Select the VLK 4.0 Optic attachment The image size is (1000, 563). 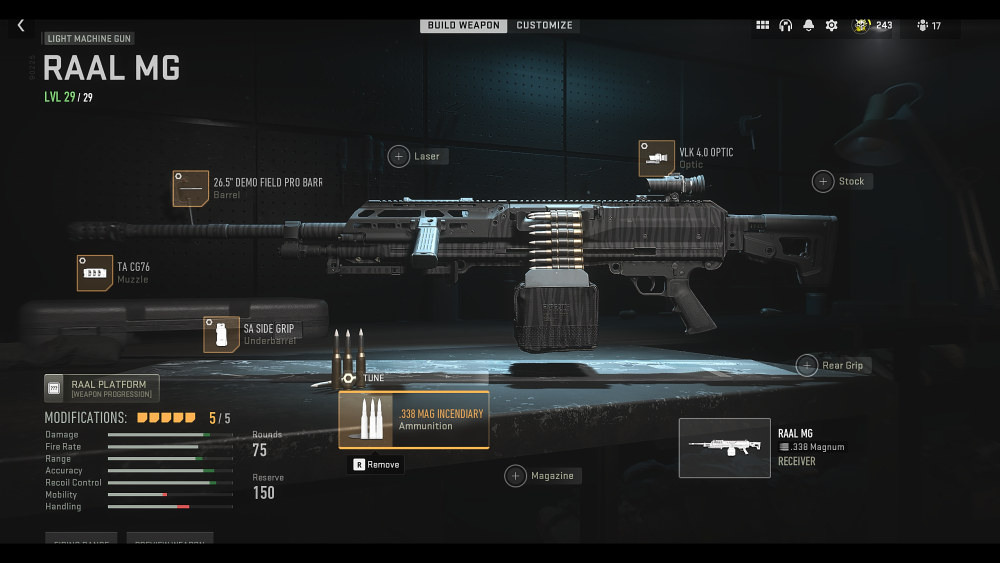point(657,158)
